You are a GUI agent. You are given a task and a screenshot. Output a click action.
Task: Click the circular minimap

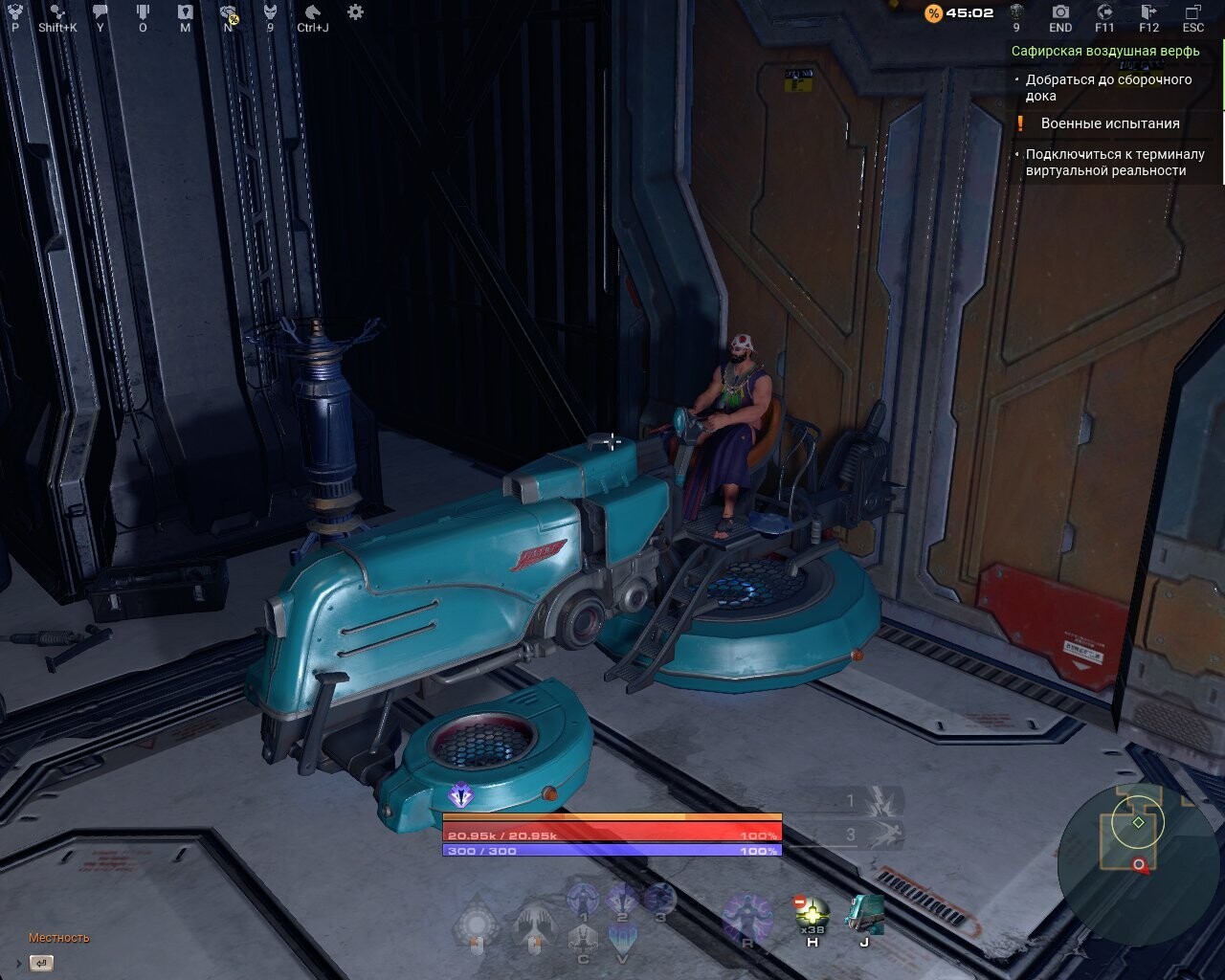[x=1137, y=844]
